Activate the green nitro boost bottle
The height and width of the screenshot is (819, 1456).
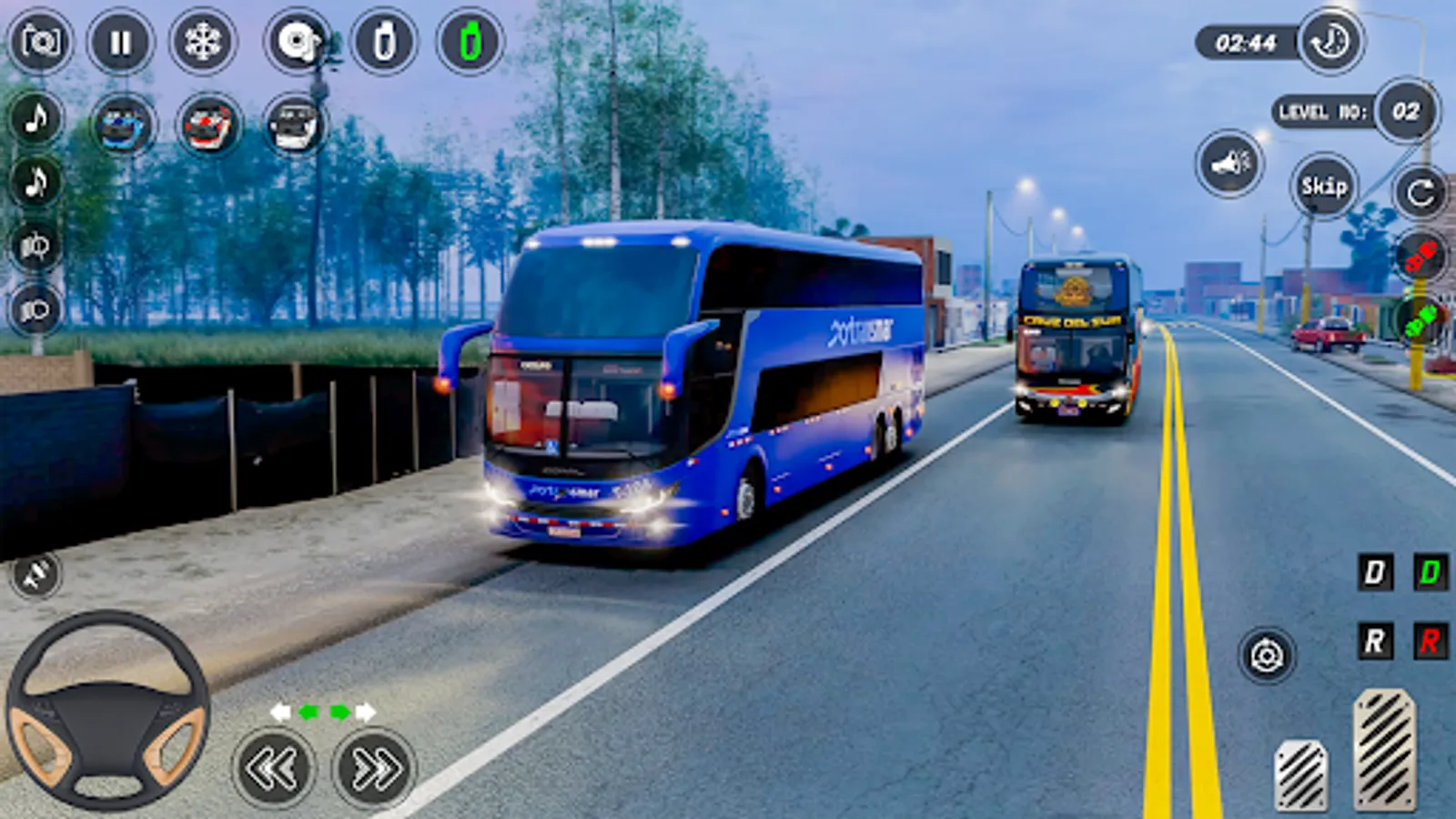coord(467,41)
